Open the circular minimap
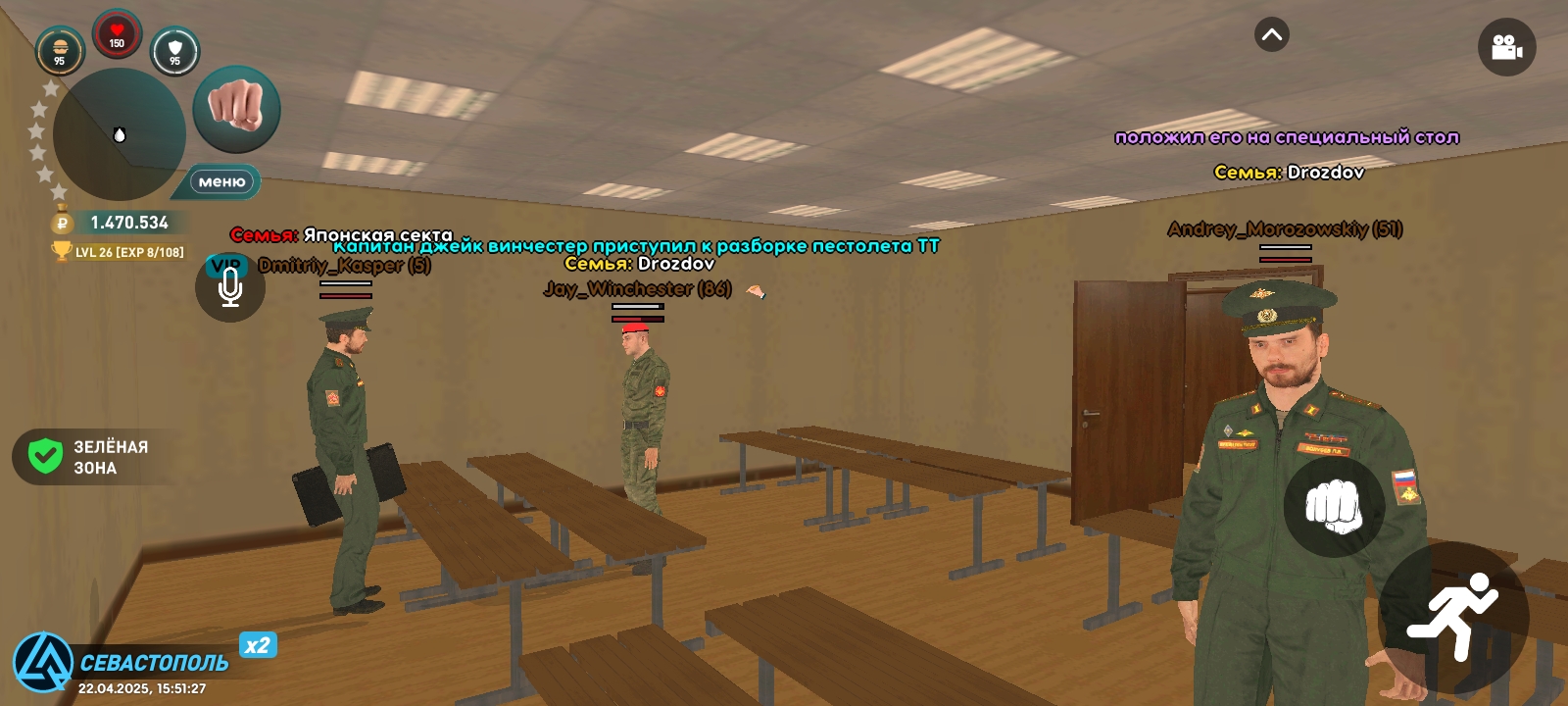 point(120,135)
